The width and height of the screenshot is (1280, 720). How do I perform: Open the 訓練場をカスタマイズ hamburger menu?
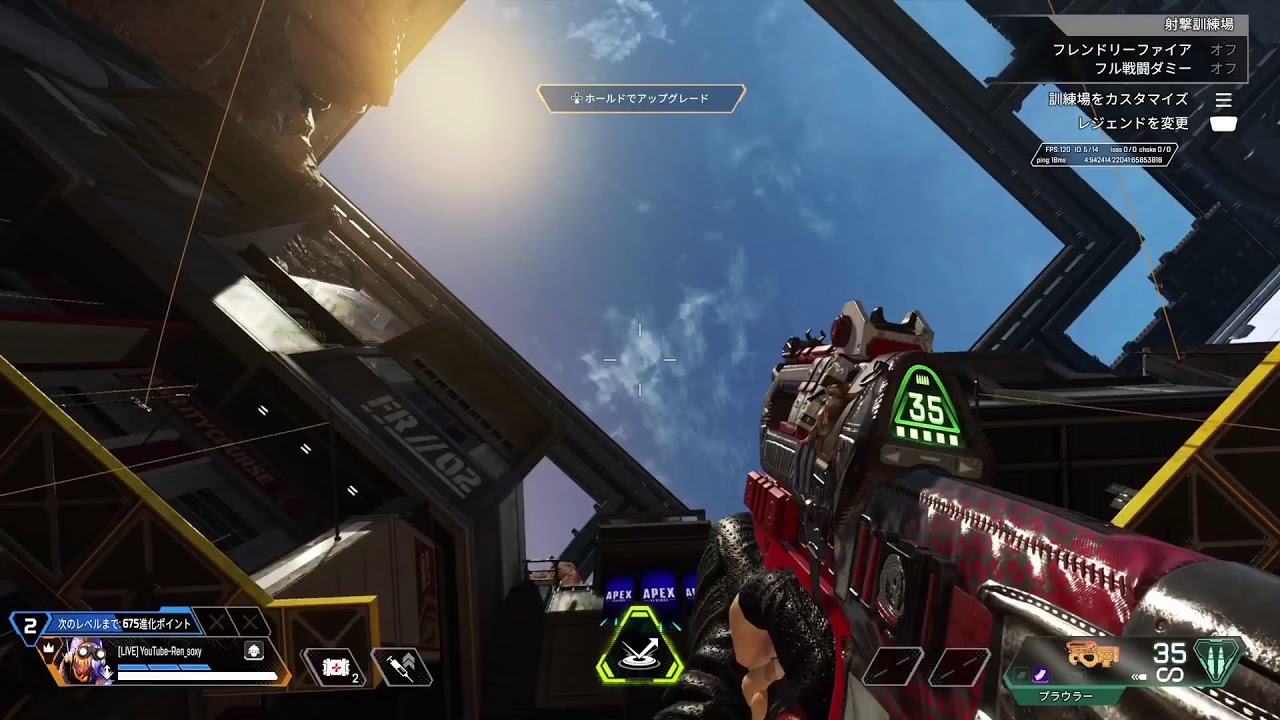1226,99
